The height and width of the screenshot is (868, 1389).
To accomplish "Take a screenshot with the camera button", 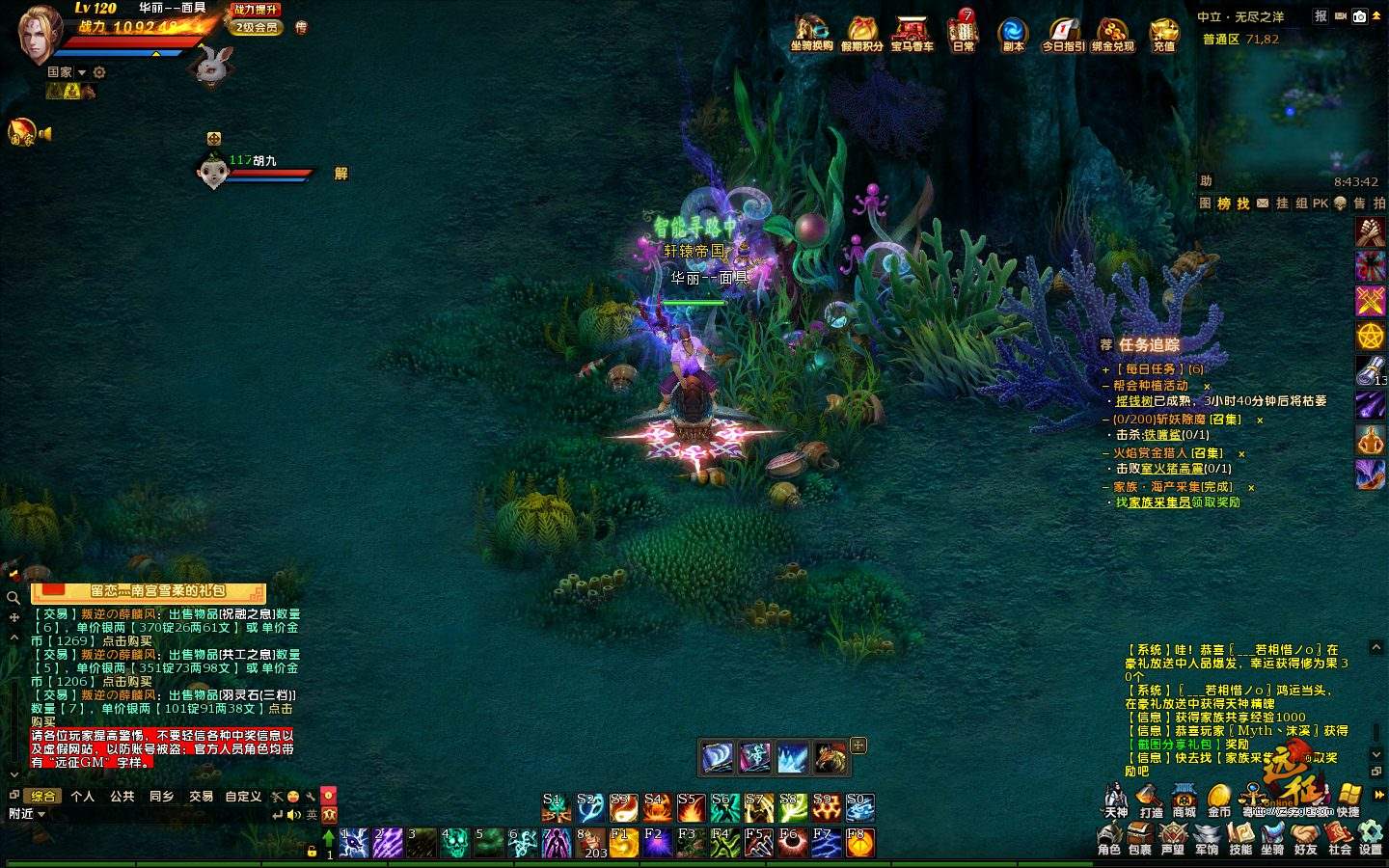I will pyautogui.click(x=1360, y=16).
